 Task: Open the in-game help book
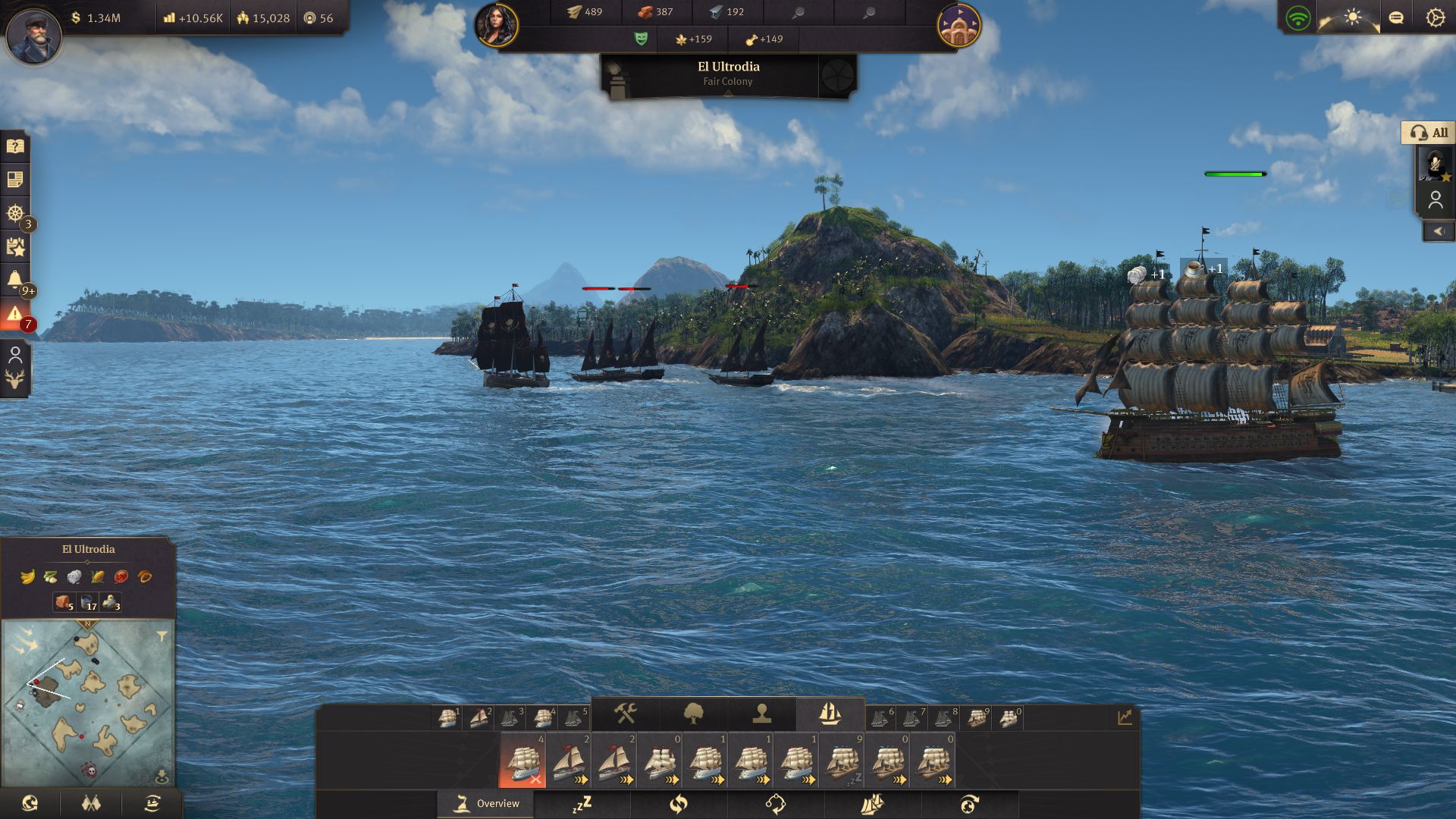coord(14,146)
